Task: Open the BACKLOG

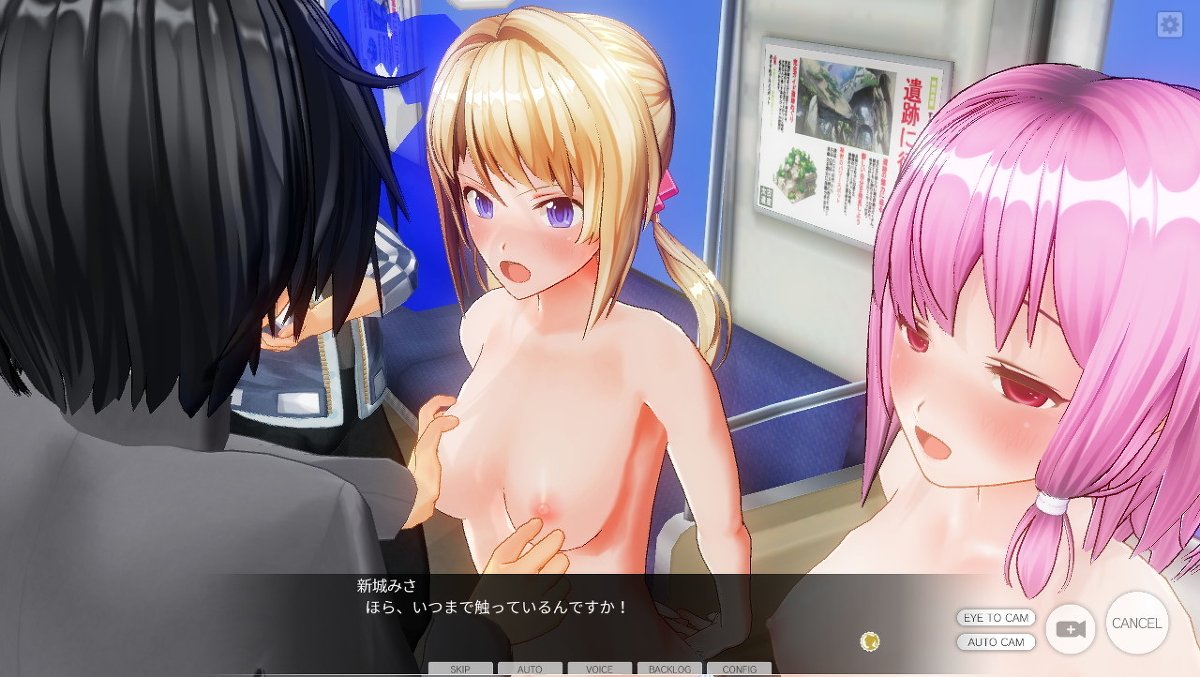Action: pos(669,669)
